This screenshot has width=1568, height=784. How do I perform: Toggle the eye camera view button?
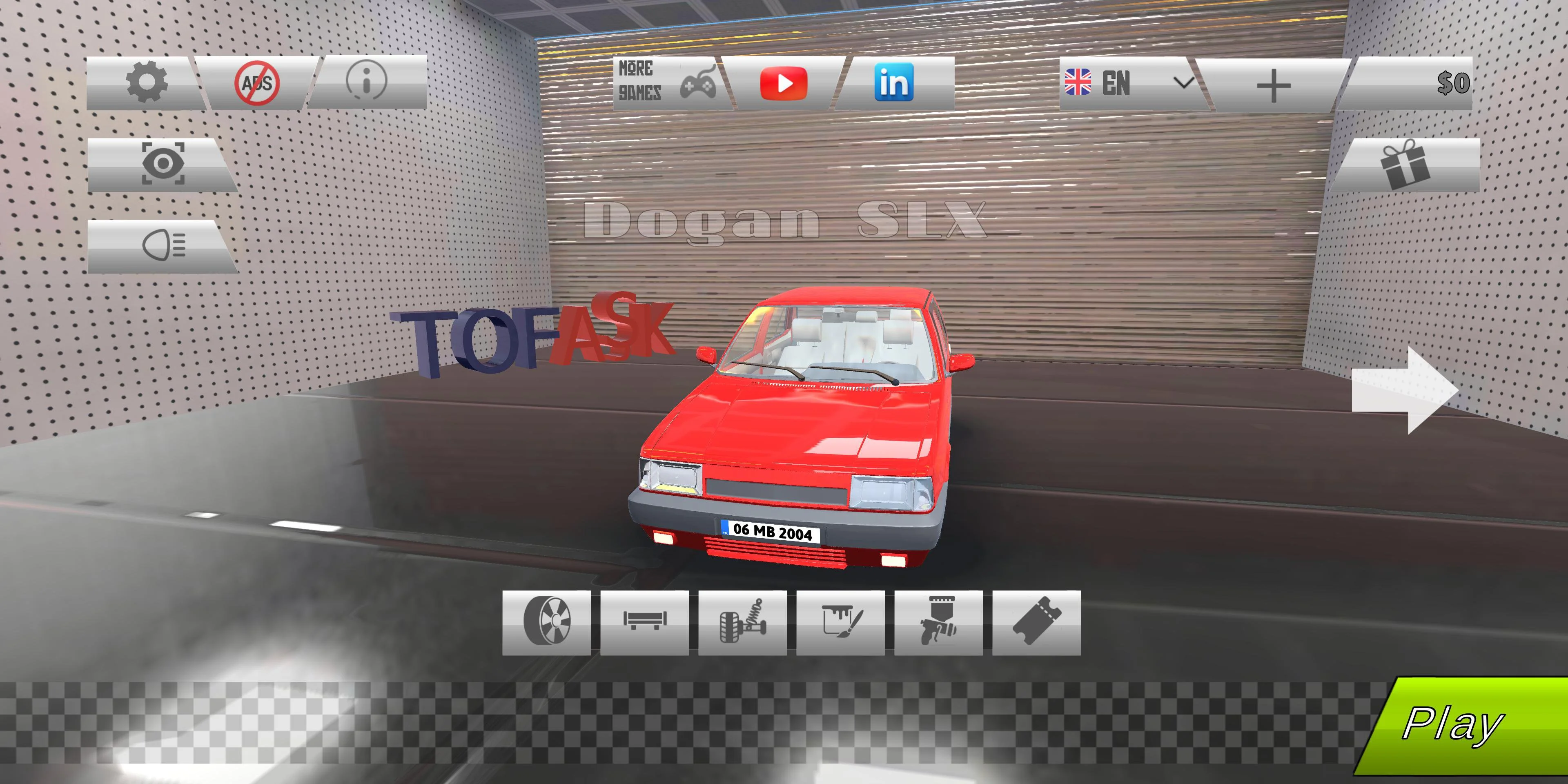(x=163, y=164)
